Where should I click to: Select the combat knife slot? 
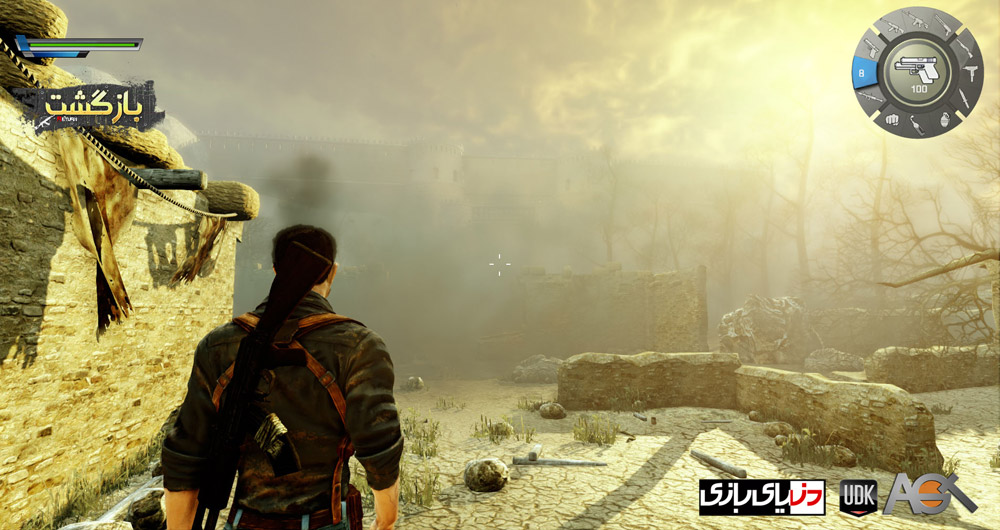(x=964, y=100)
